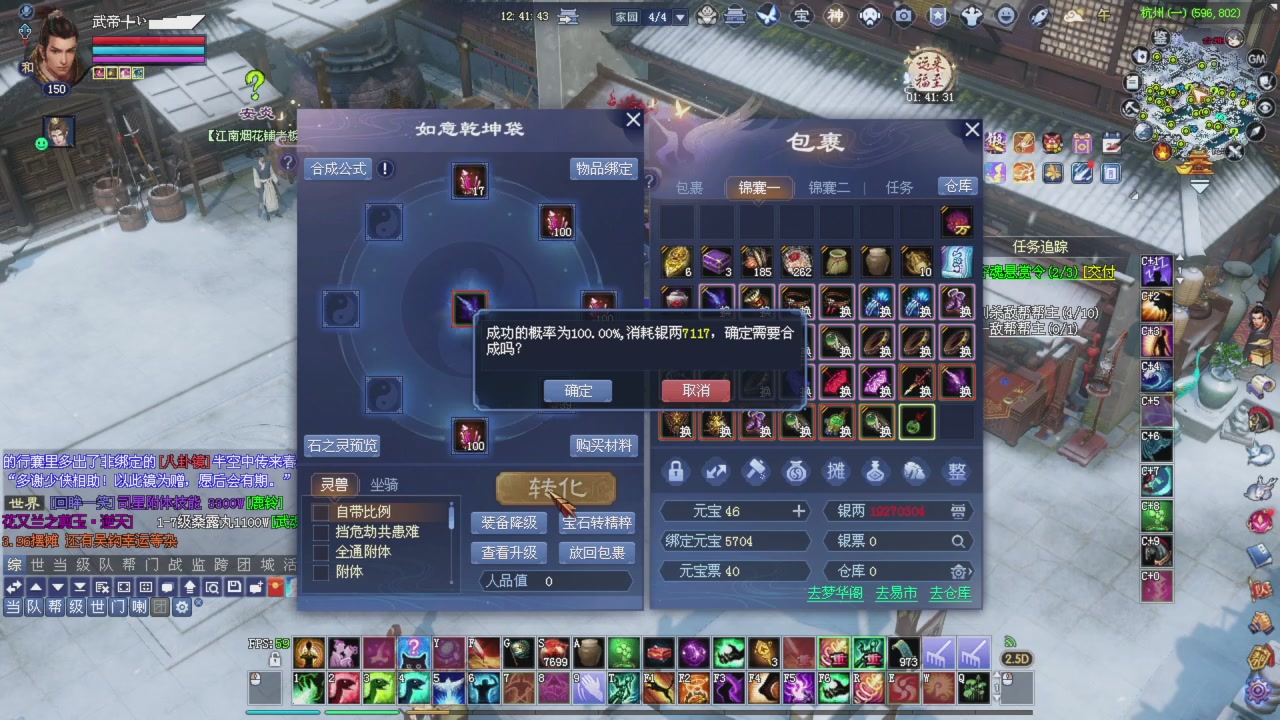The width and height of the screenshot is (1280, 720).
Task: Open the 去易市 link
Action: 896,593
